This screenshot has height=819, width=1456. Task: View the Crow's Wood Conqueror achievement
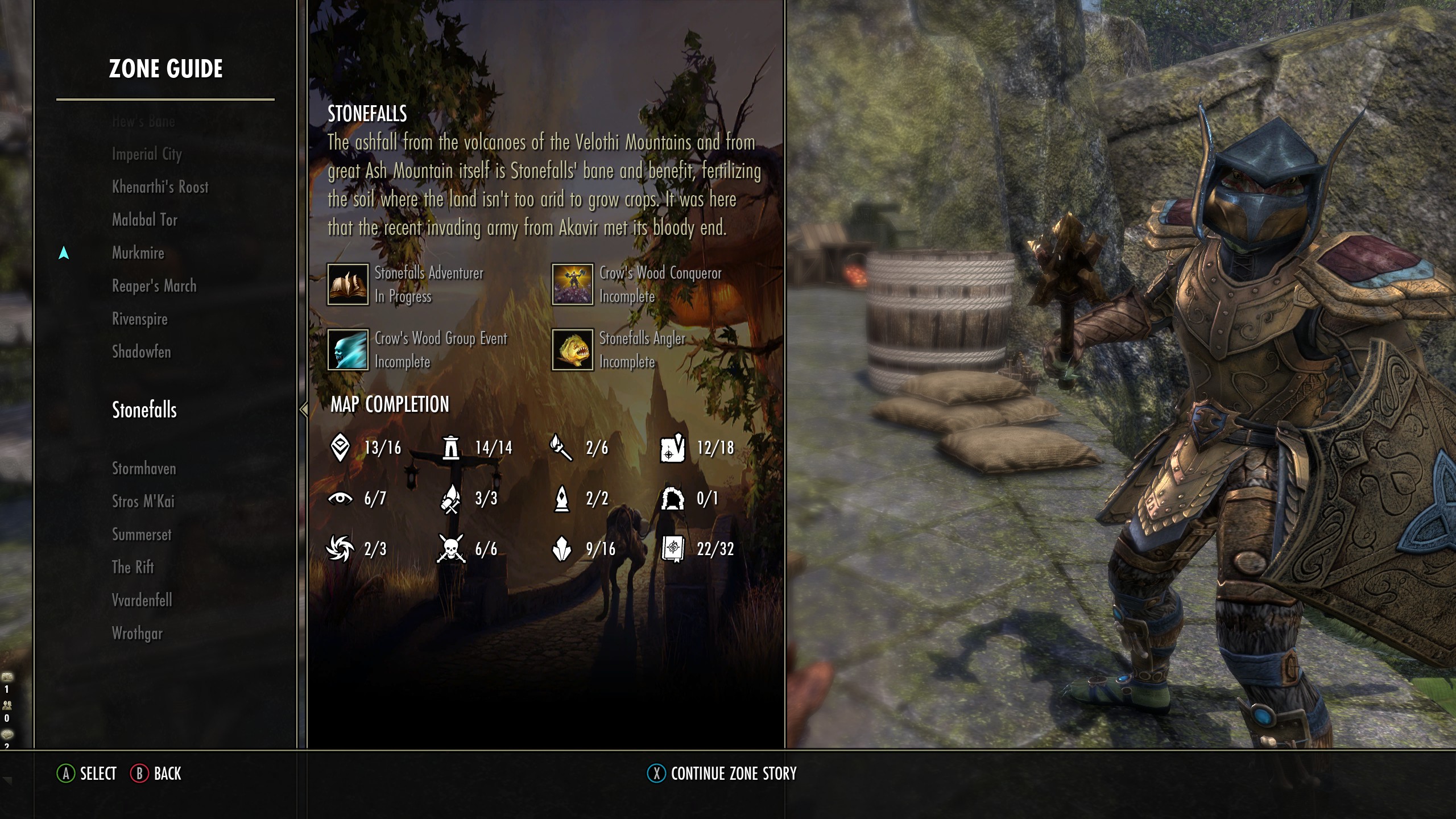[636, 284]
